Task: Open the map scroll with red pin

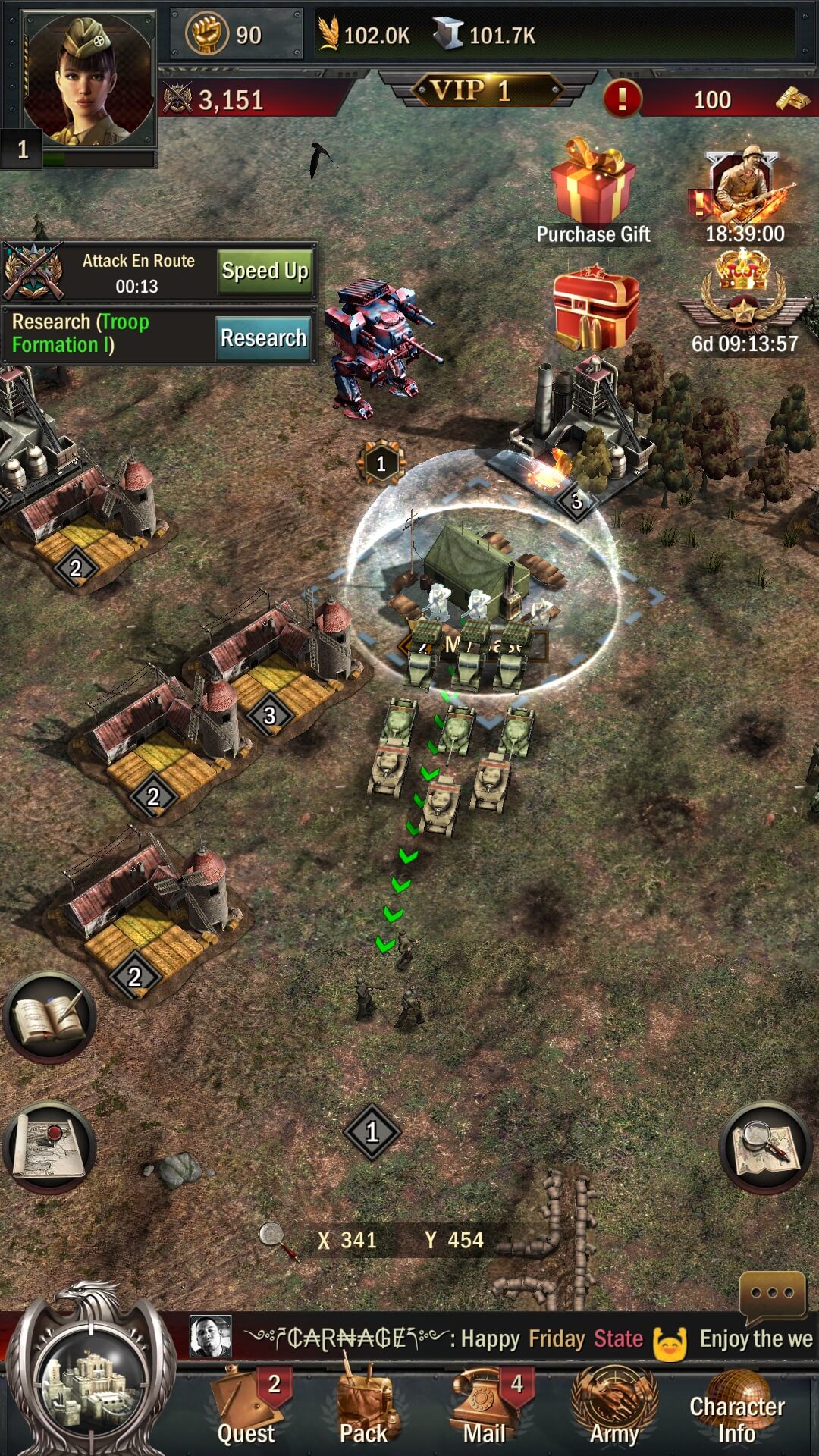Action: coord(50,1147)
